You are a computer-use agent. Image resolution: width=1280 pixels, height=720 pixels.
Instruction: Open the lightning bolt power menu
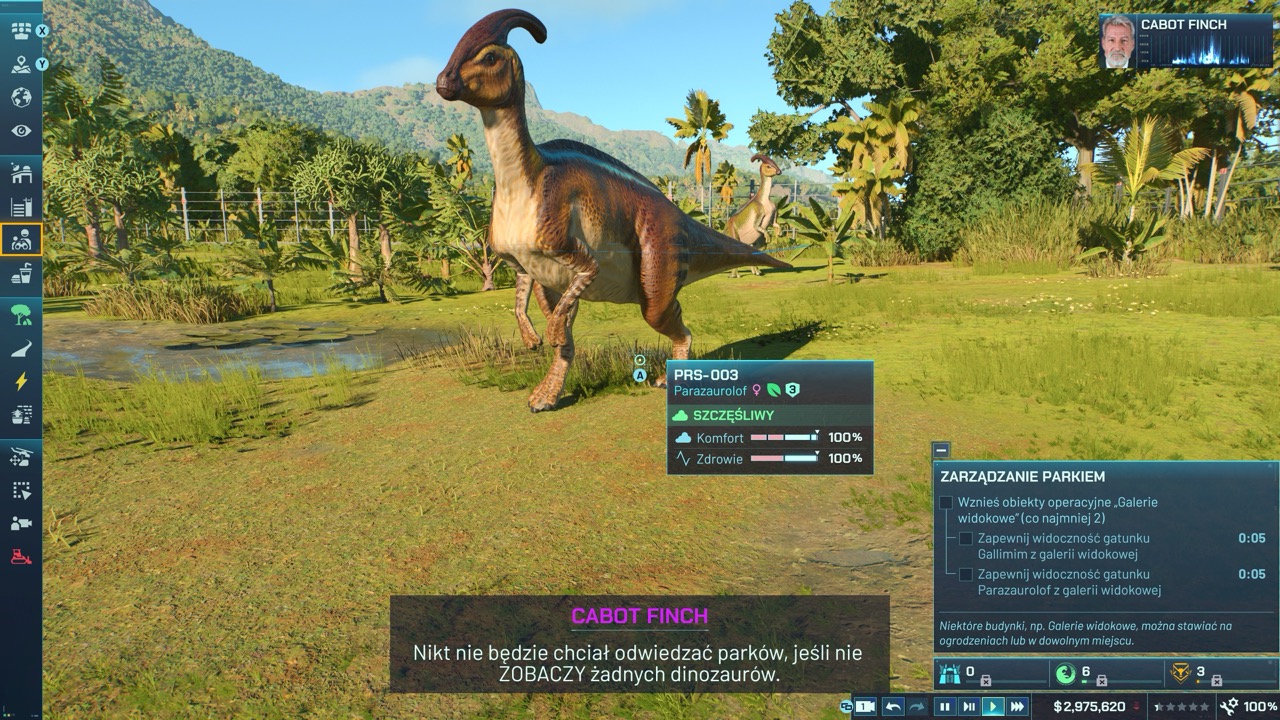point(21,381)
